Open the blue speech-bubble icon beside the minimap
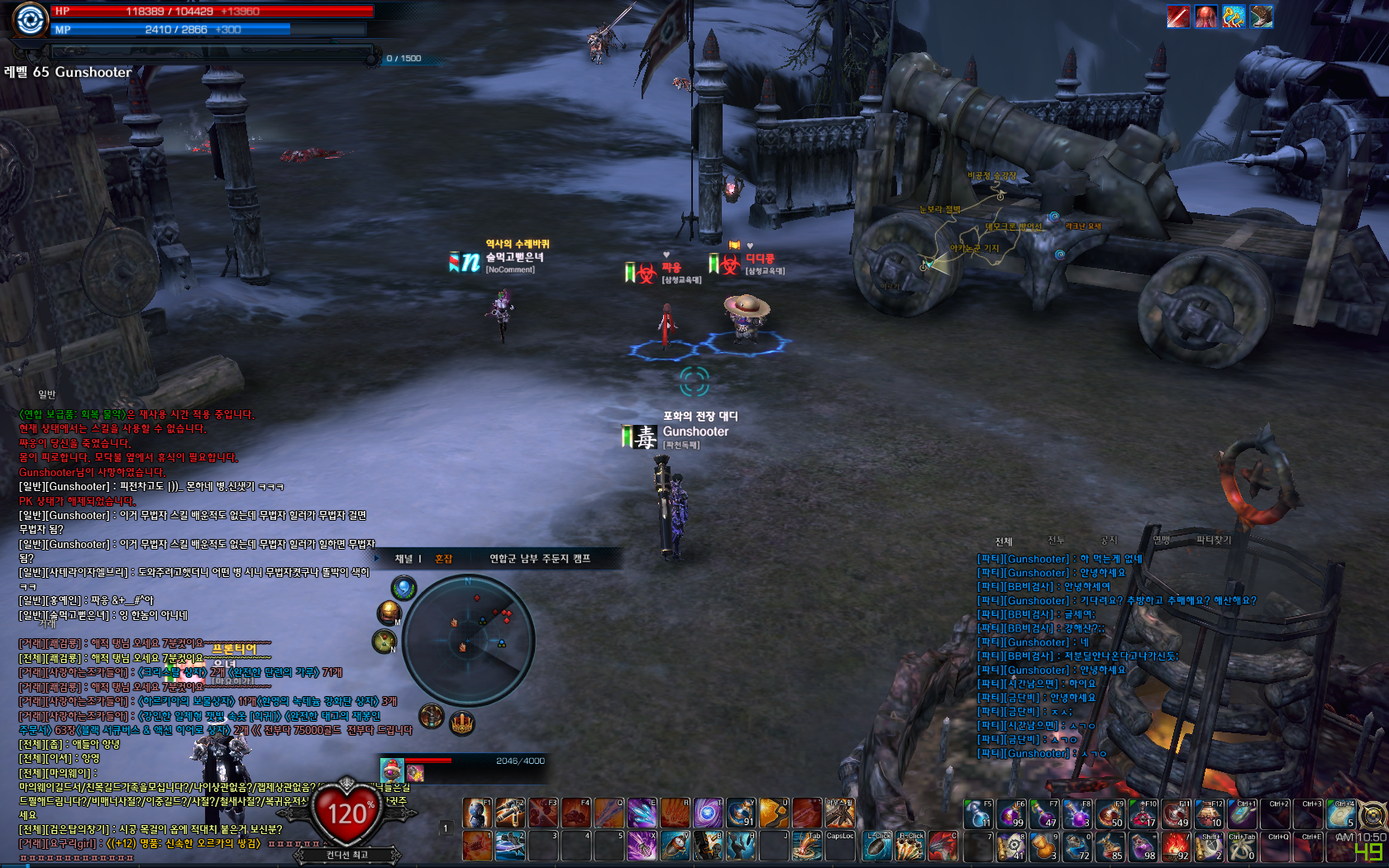The width and height of the screenshot is (1389, 868). (403, 589)
